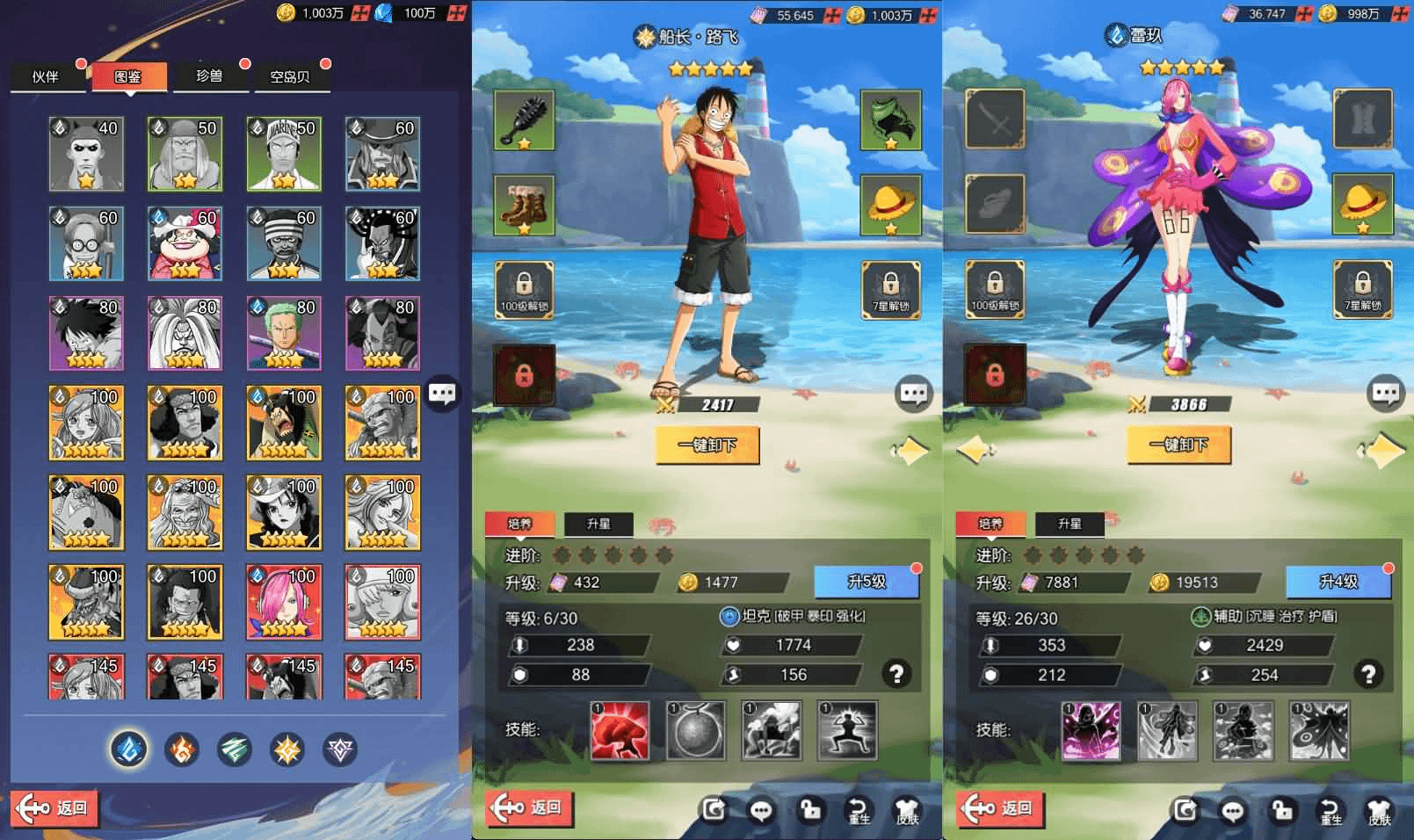Image resolution: width=1414 pixels, height=840 pixels.
Task: View Reiju's pink glowing first skill
Action: tap(1091, 729)
